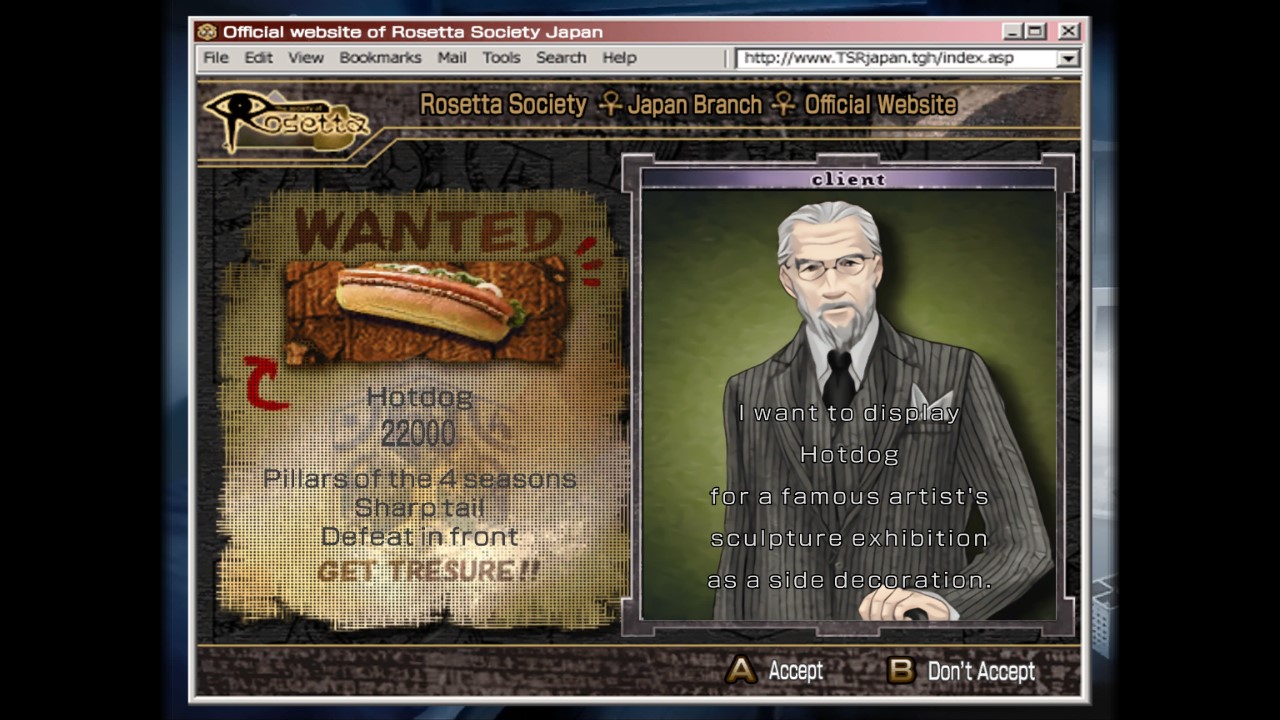The width and height of the screenshot is (1280, 720).
Task: Open the Search menu
Action: tap(561, 57)
